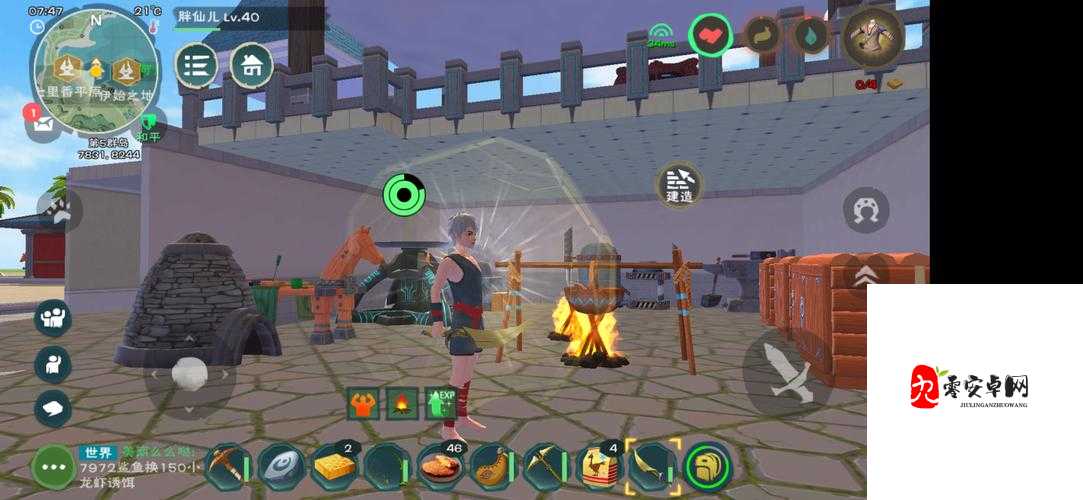Open the character portrait at top right
This screenshot has height=500, width=1083.
(873, 37)
